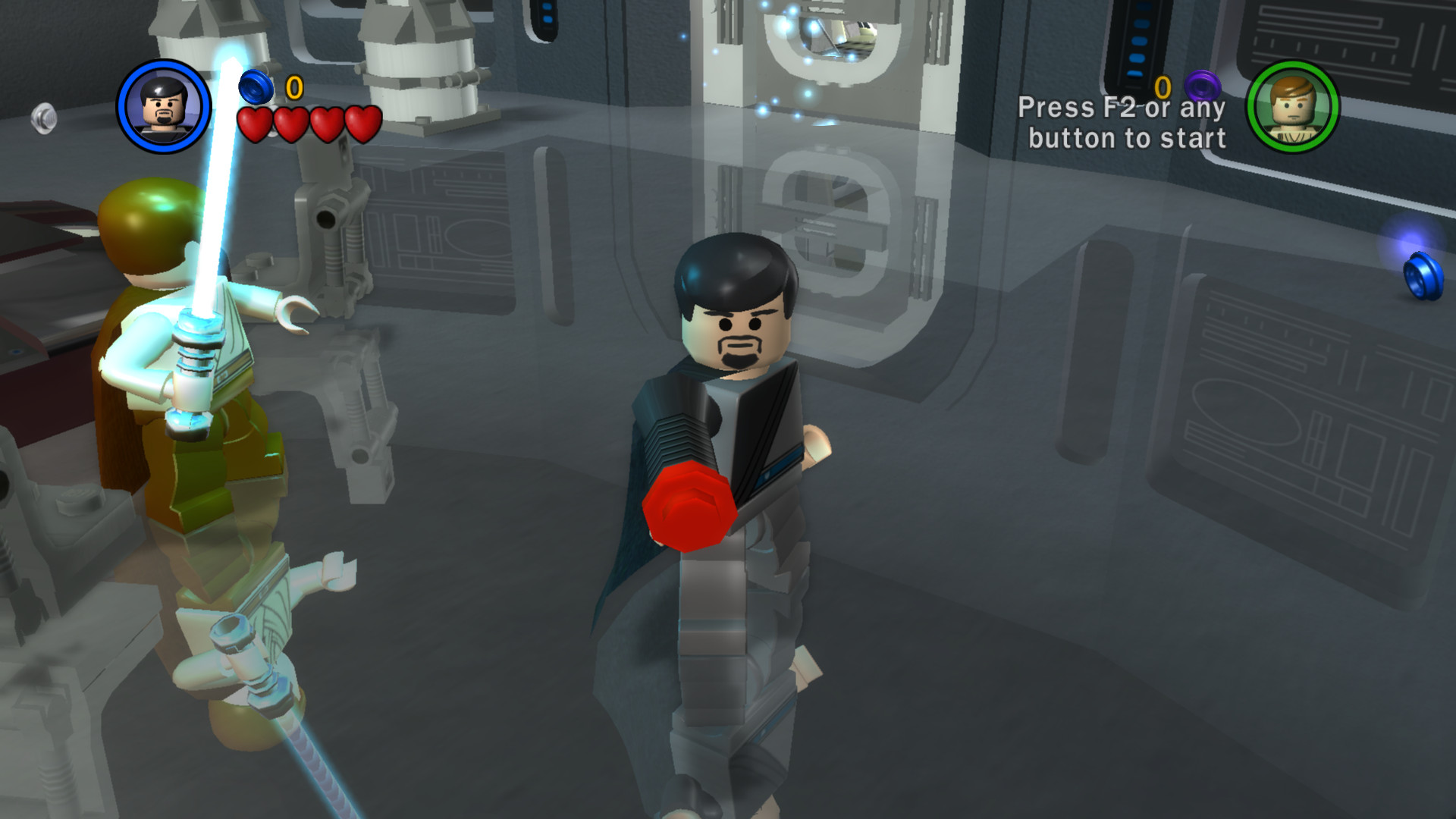Viewport: 1456px width, 819px height.
Task: Click the yellow zero counter near Obi-Wan's portrait
Action: click(x=1163, y=86)
